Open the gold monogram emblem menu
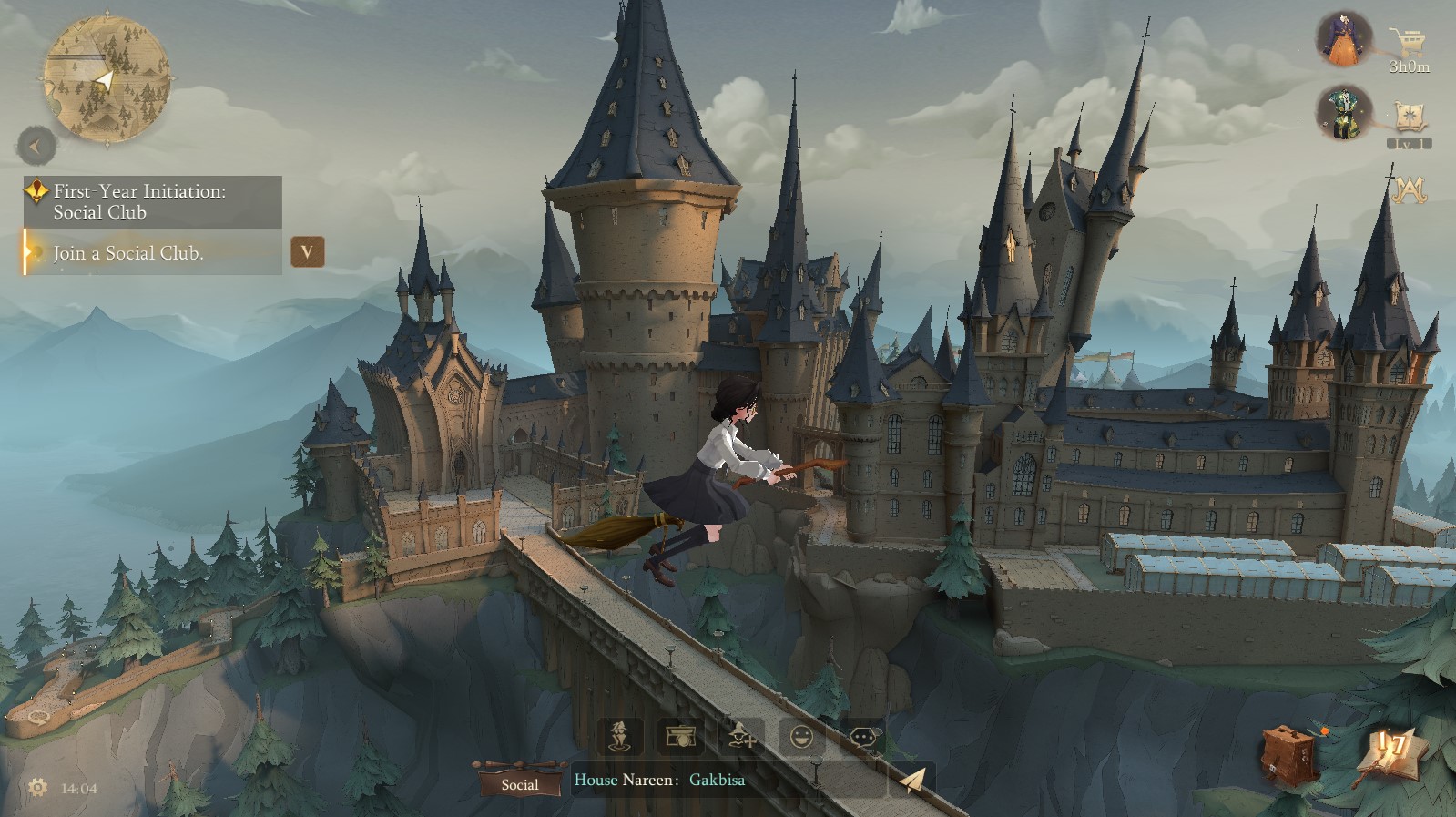 (x=1408, y=189)
